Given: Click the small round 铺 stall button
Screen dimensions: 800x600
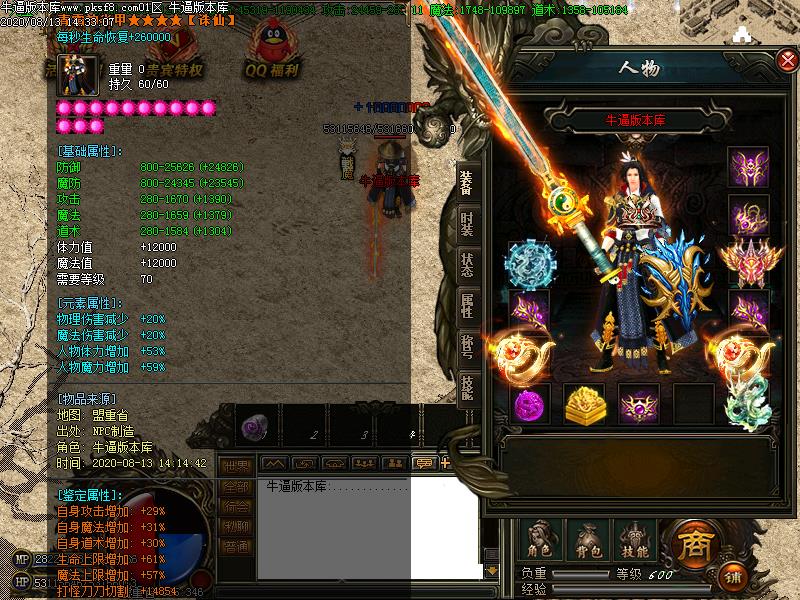Looking at the screenshot, I should pyautogui.click(x=735, y=577).
